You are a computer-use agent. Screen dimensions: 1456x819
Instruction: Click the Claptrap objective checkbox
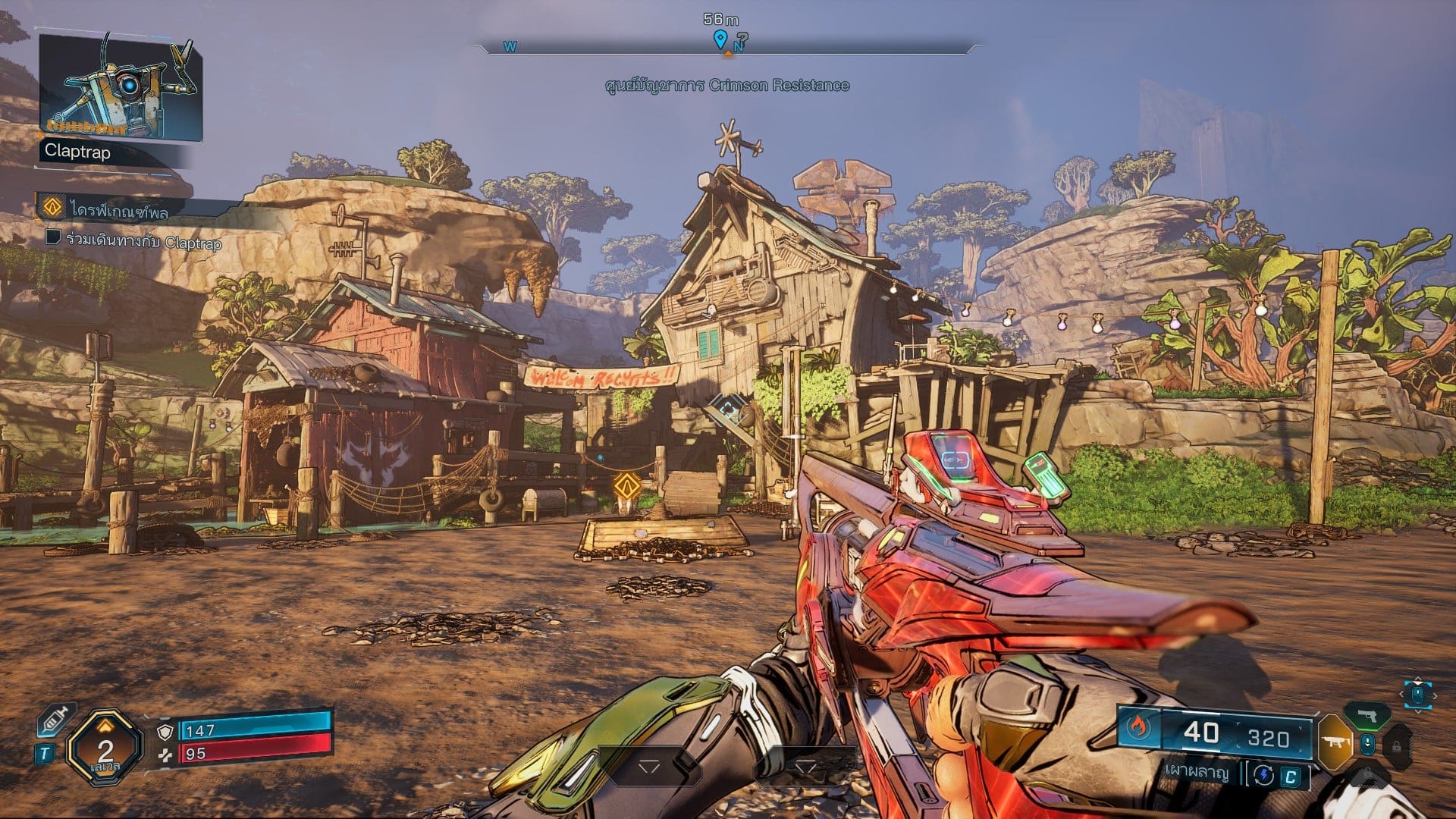click(x=53, y=238)
